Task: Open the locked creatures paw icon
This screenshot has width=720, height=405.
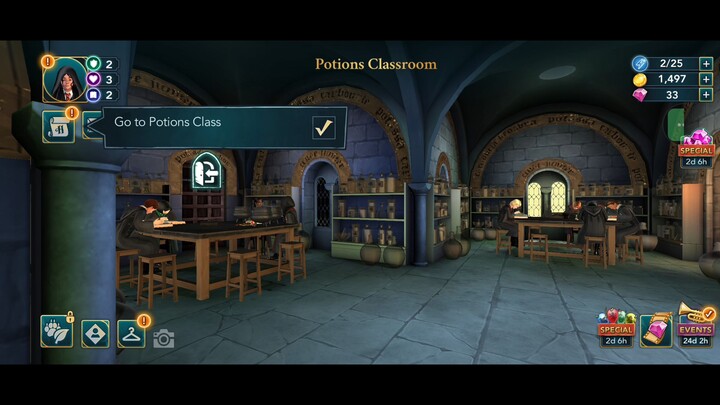Action: tap(56, 332)
